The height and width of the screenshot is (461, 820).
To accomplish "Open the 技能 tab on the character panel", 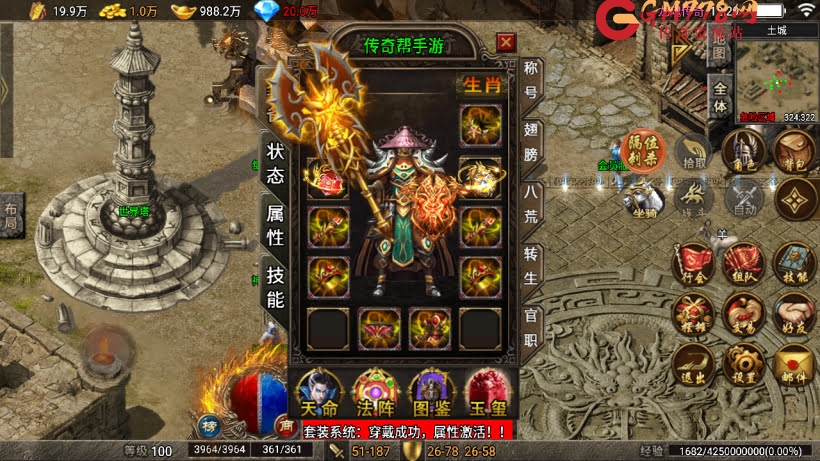I will tap(276, 285).
